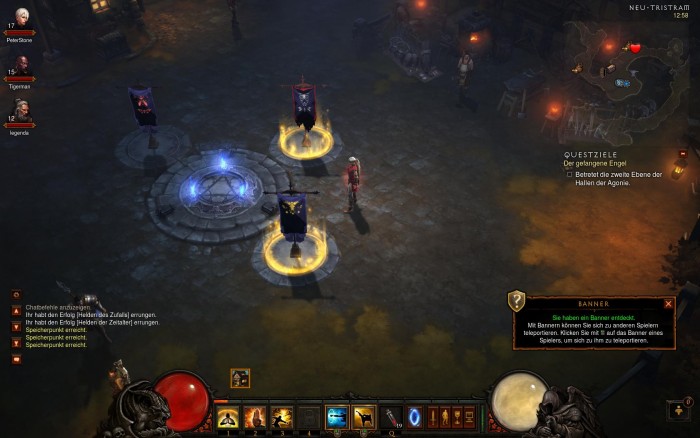Use the blue punch left-mouse skill
This screenshot has height=438, width=700.
coord(336,417)
